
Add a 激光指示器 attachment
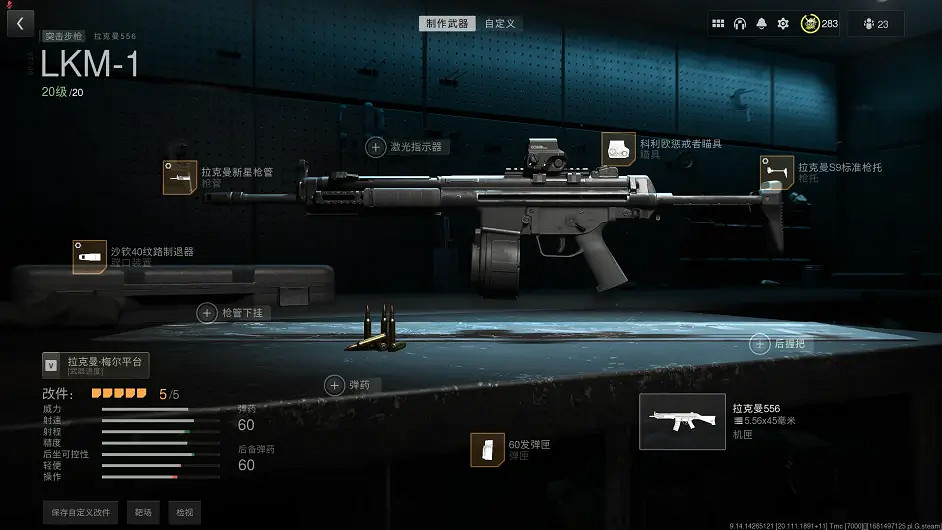(376, 147)
